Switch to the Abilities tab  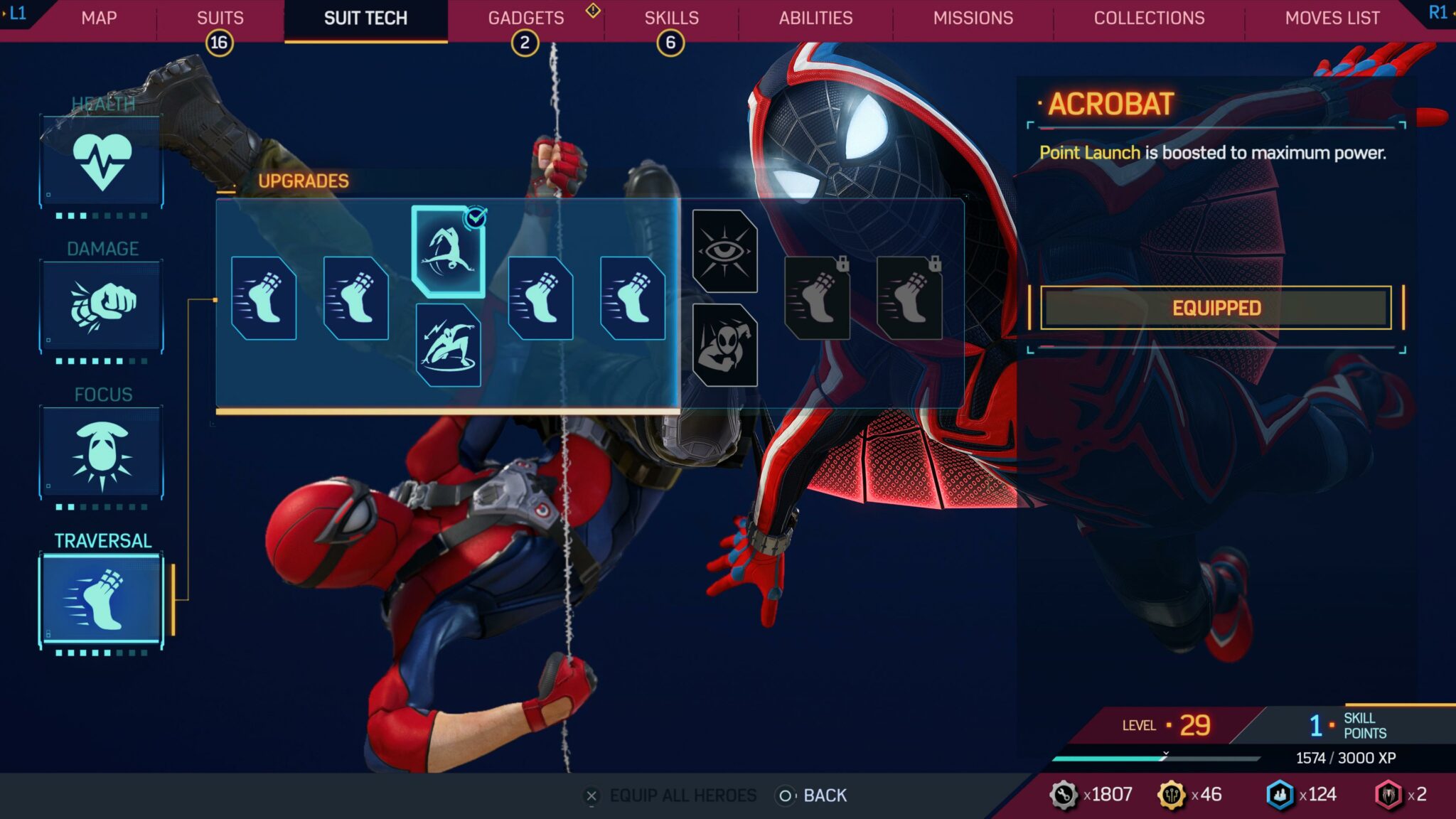815,18
